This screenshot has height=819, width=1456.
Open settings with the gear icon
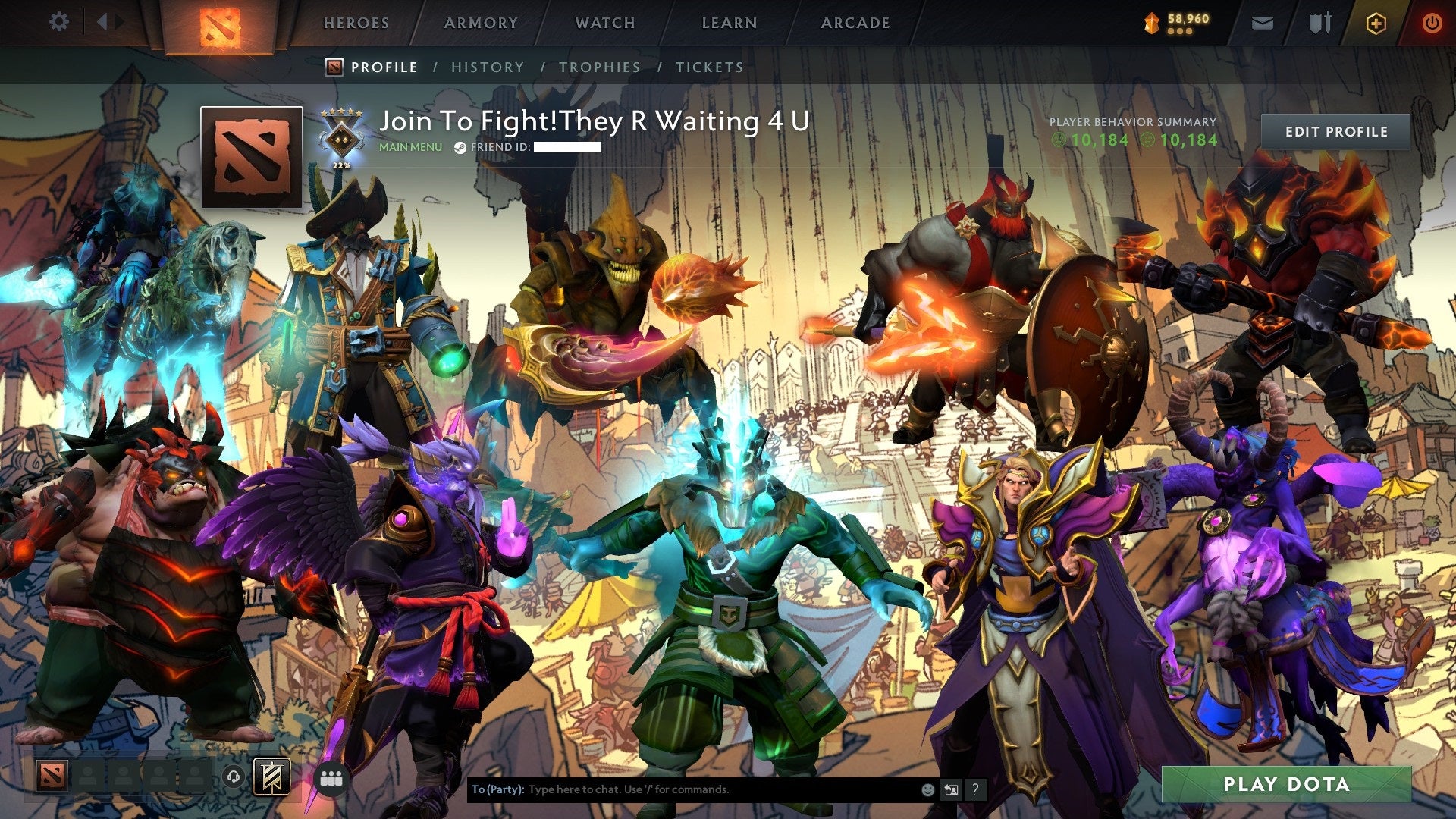[58, 22]
